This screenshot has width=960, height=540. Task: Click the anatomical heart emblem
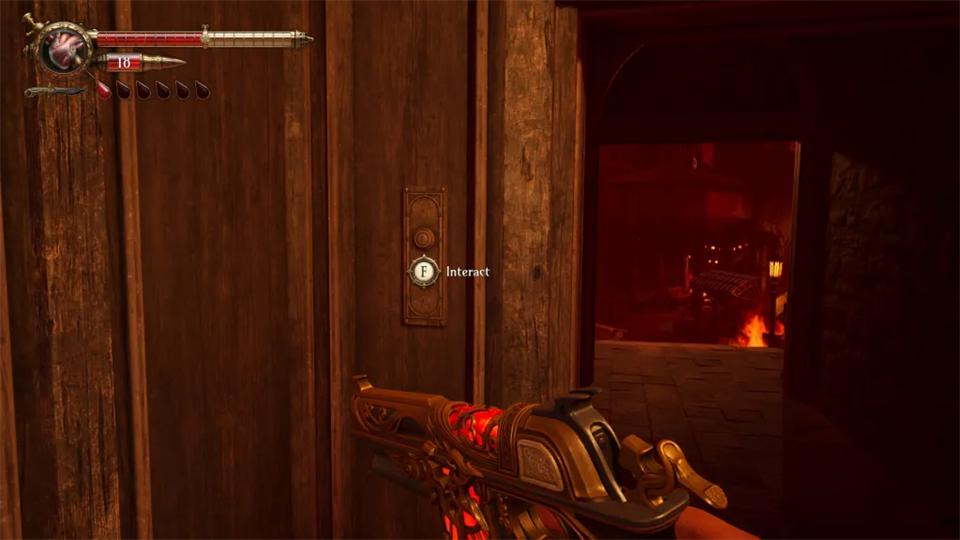click(66, 48)
